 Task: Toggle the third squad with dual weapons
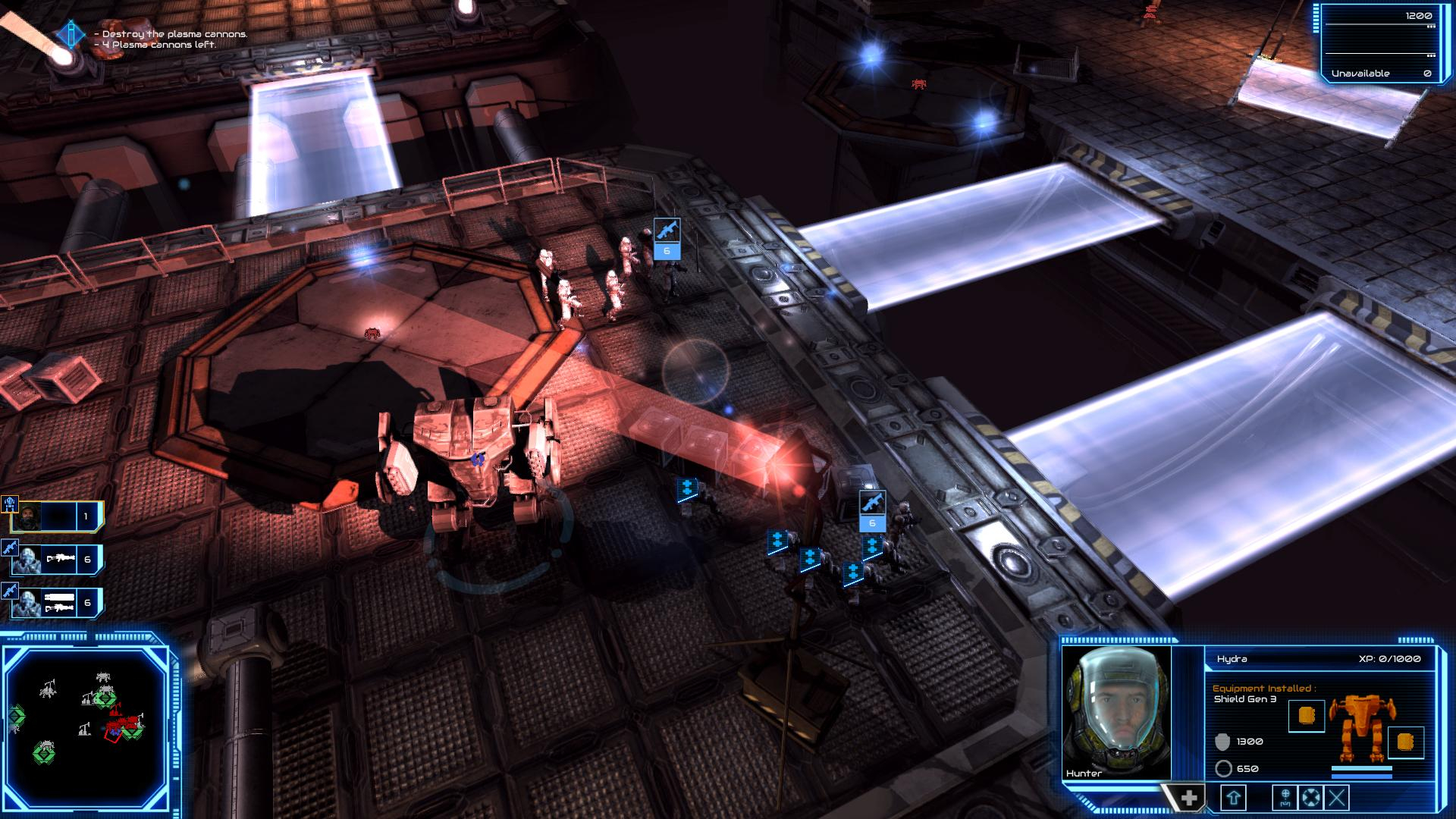click(x=55, y=604)
